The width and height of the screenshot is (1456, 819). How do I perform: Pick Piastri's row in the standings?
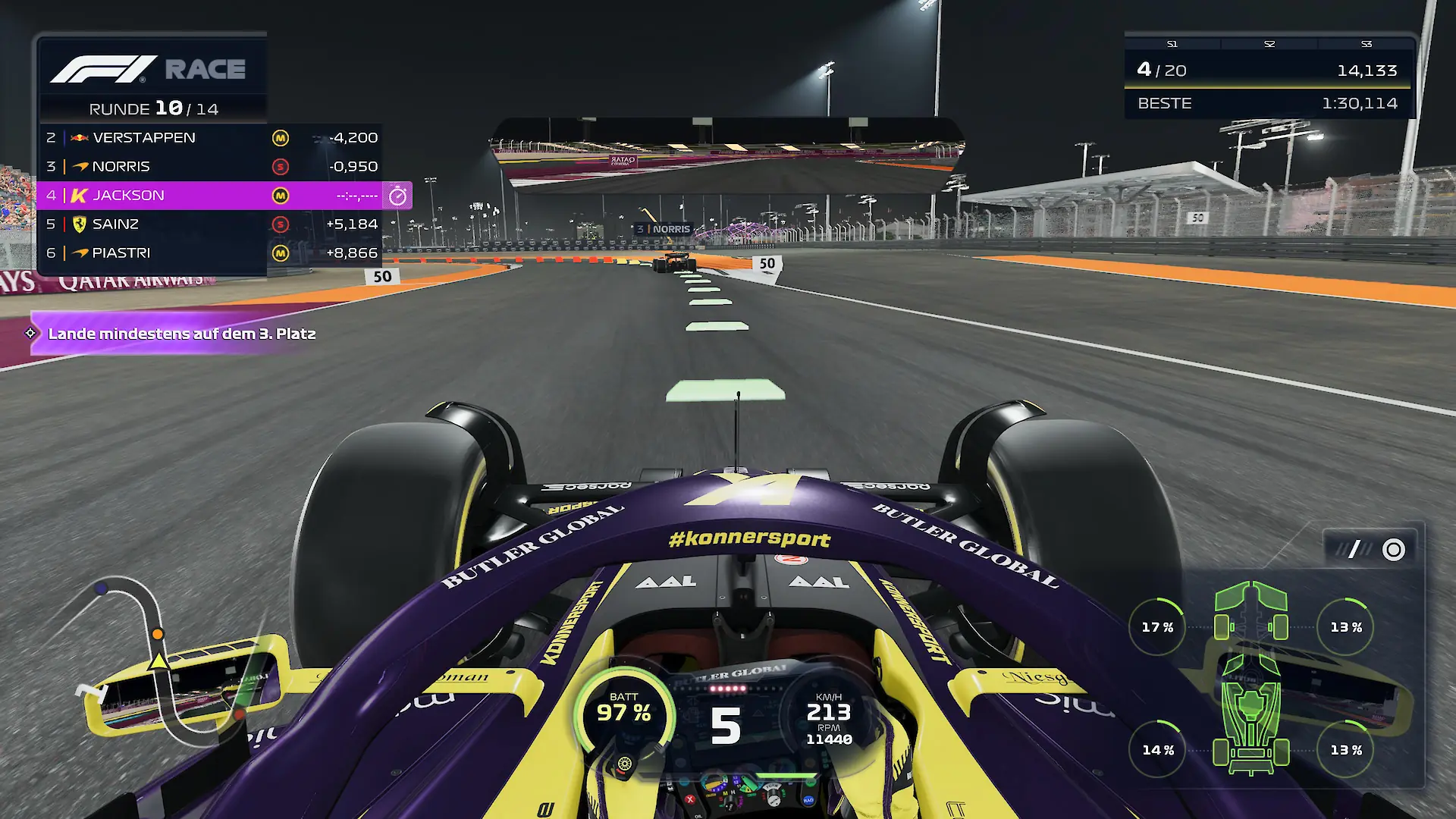[x=209, y=253]
